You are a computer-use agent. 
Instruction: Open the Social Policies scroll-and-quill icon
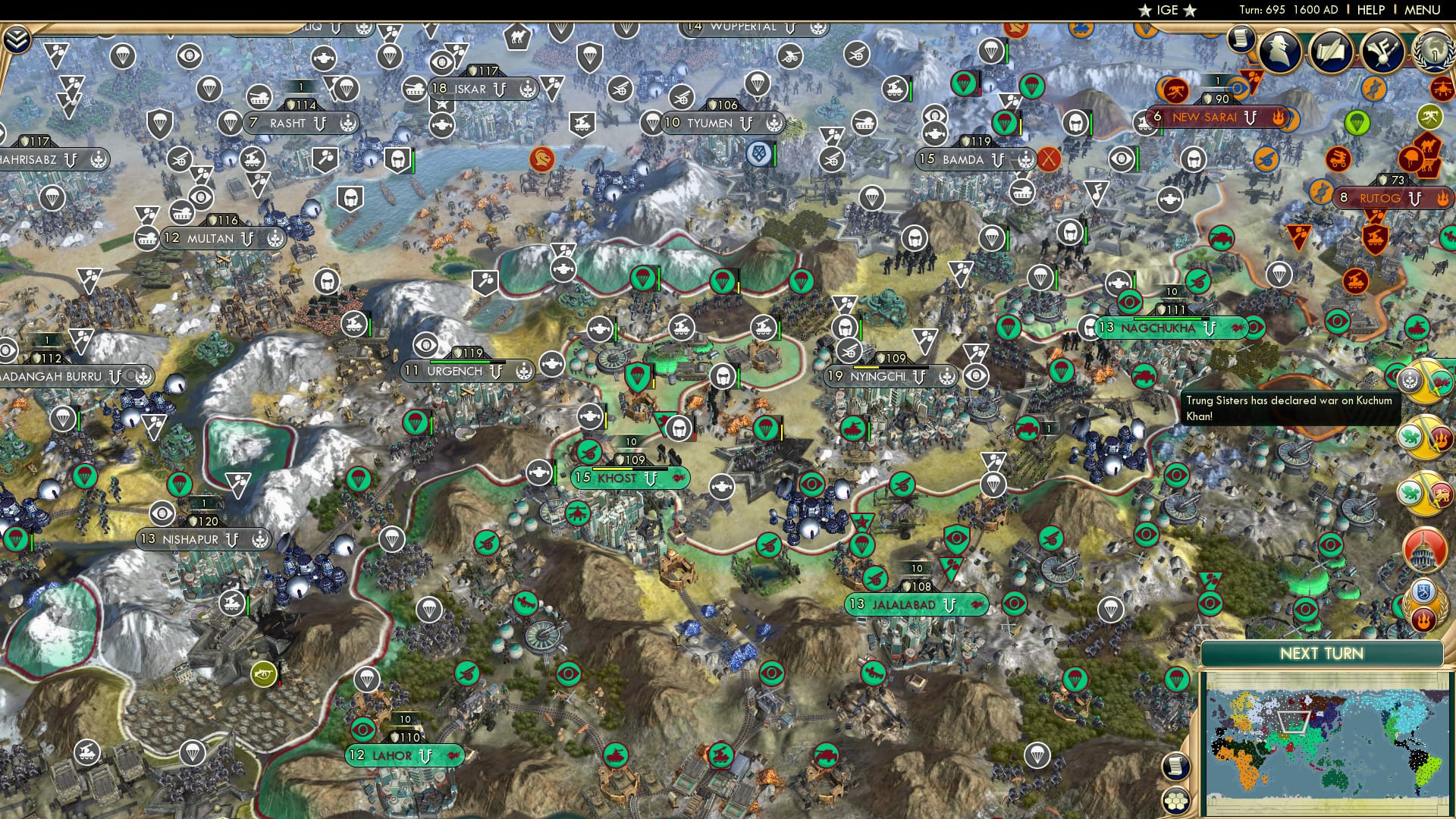pyautogui.click(x=1332, y=51)
